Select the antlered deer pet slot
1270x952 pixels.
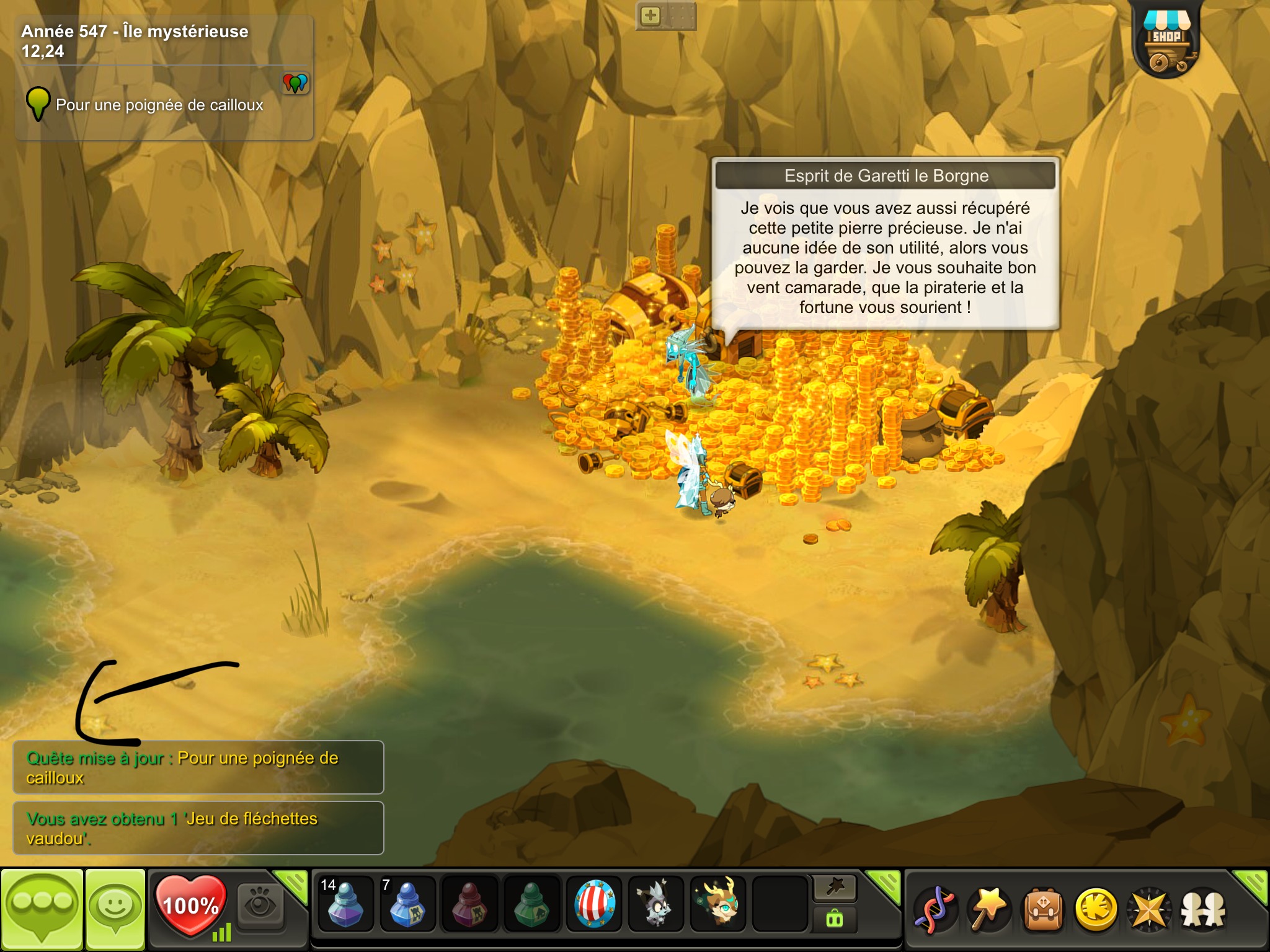(718, 904)
